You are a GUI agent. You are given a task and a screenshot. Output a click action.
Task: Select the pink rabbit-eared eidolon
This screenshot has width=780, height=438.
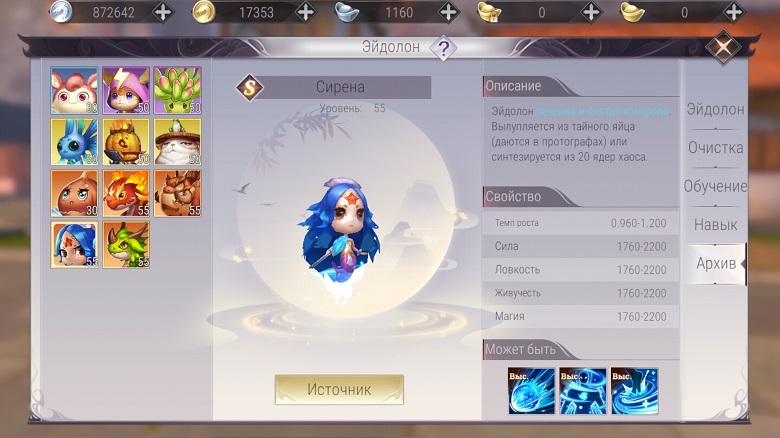74,90
